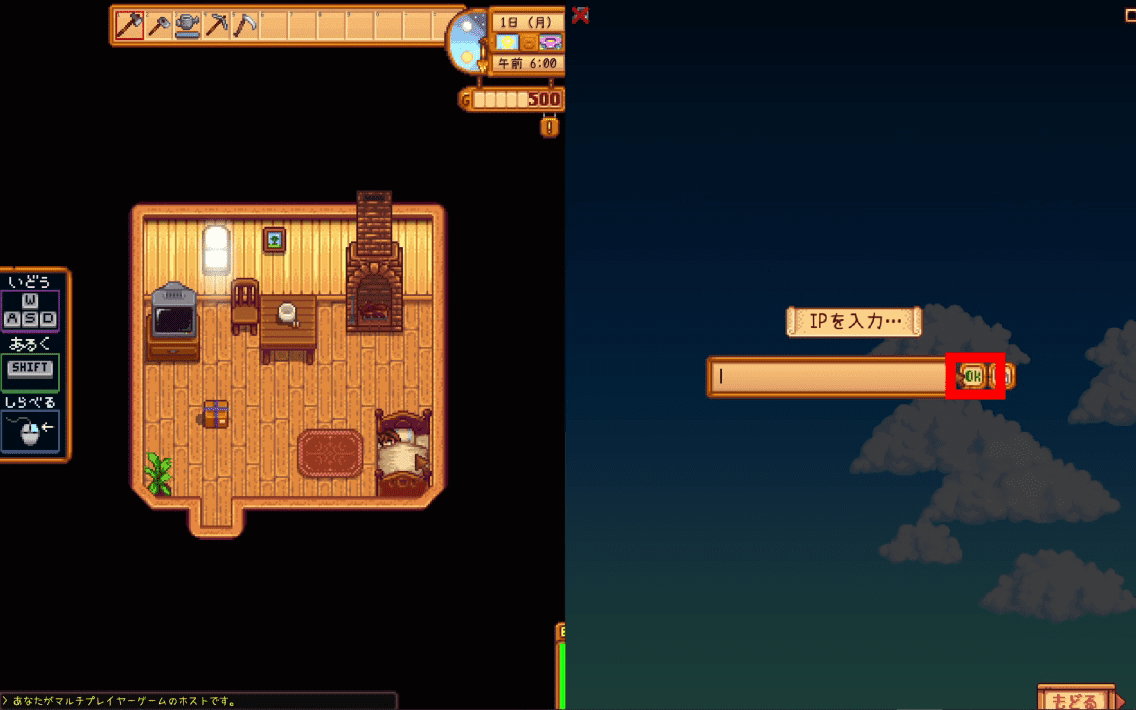This screenshot has width=1136, height=710.
Task: Open the journal via the exclamation icon
Action: [549, 127]
